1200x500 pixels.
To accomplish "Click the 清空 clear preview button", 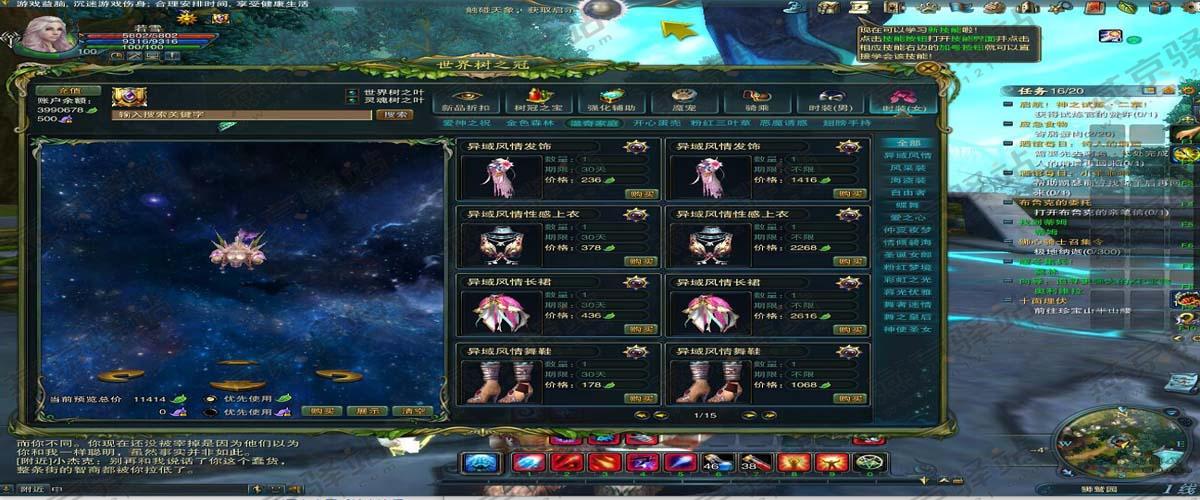I will click(x=410, y=411).
